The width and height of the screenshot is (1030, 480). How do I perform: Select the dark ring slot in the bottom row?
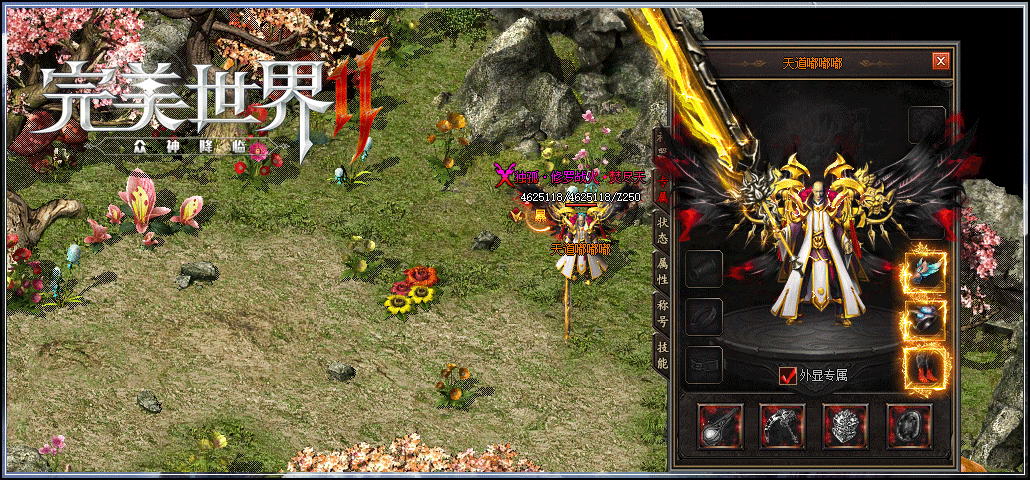(x=908, y=425)
